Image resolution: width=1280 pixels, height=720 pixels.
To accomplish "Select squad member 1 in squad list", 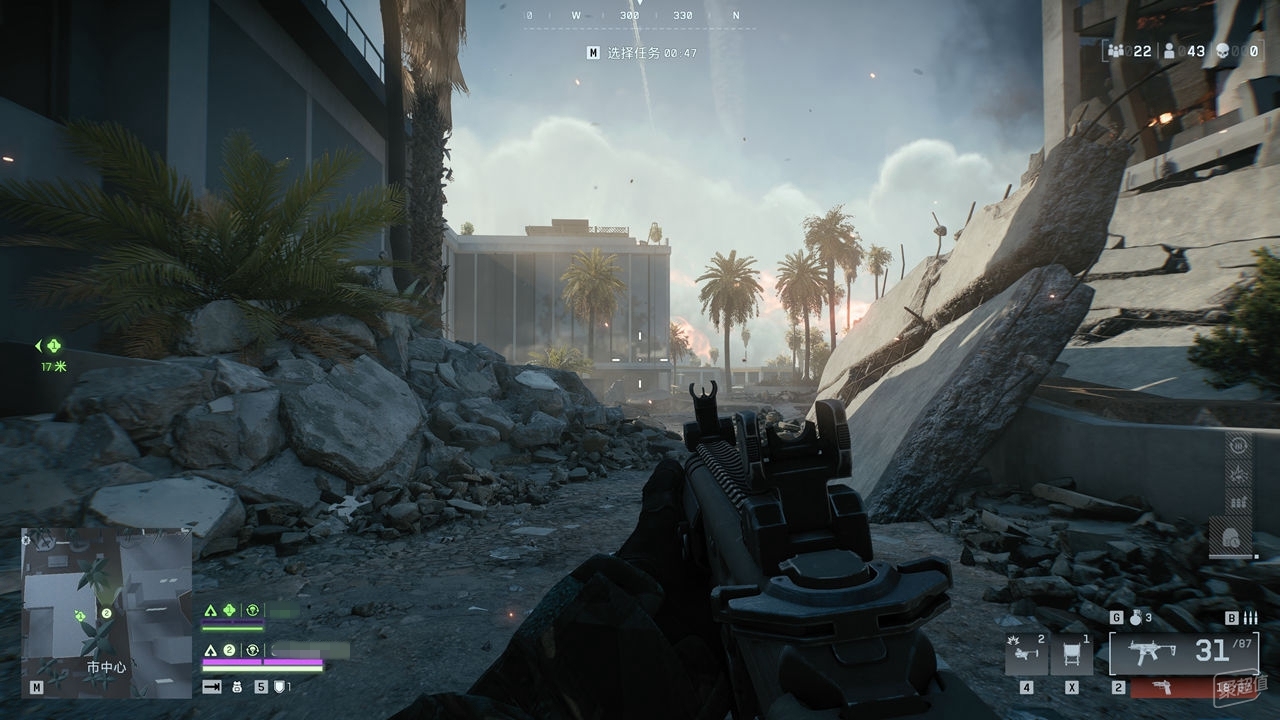I will (228, 609).
